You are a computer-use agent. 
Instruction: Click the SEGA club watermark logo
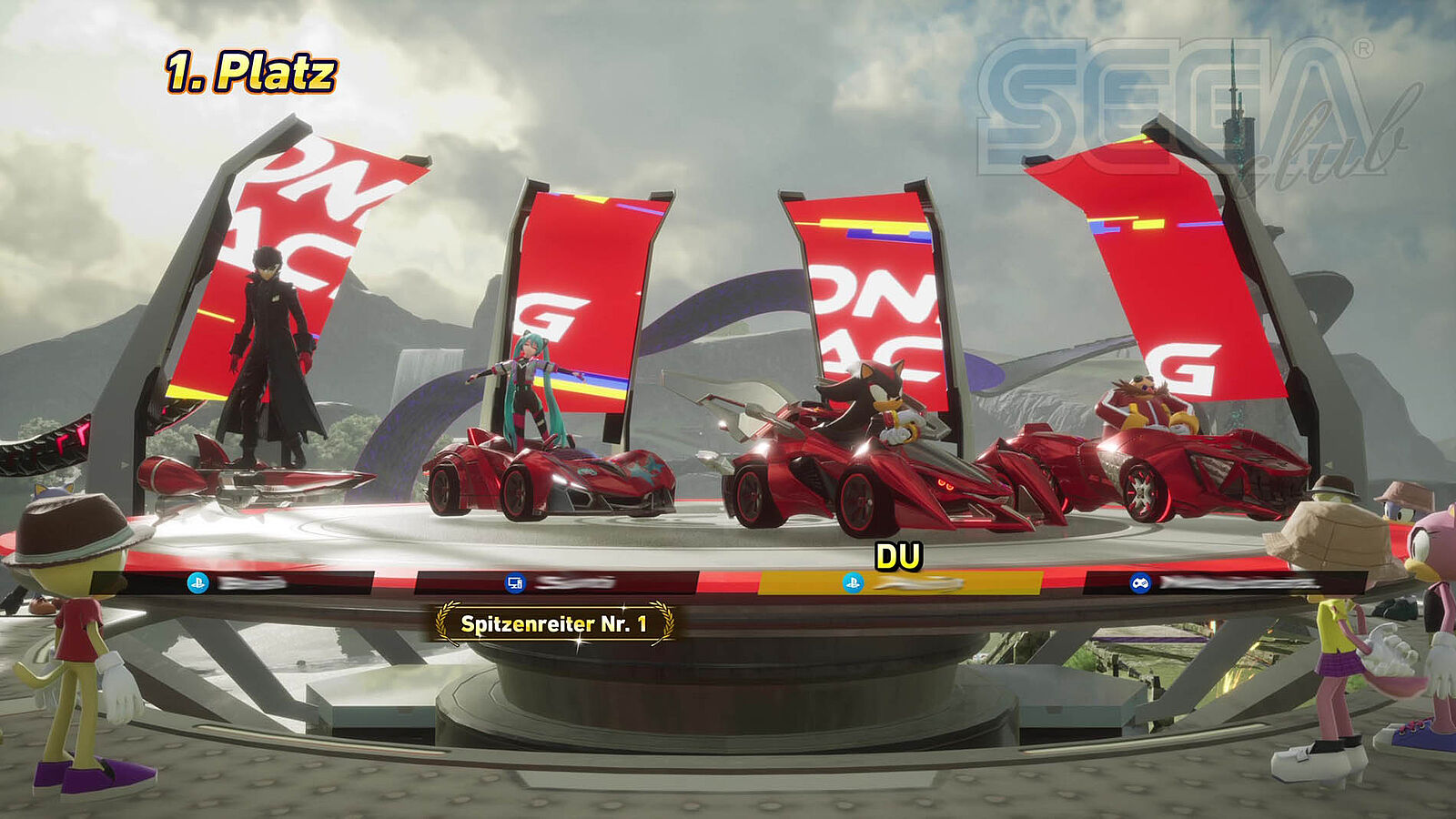coord(1192,114)
